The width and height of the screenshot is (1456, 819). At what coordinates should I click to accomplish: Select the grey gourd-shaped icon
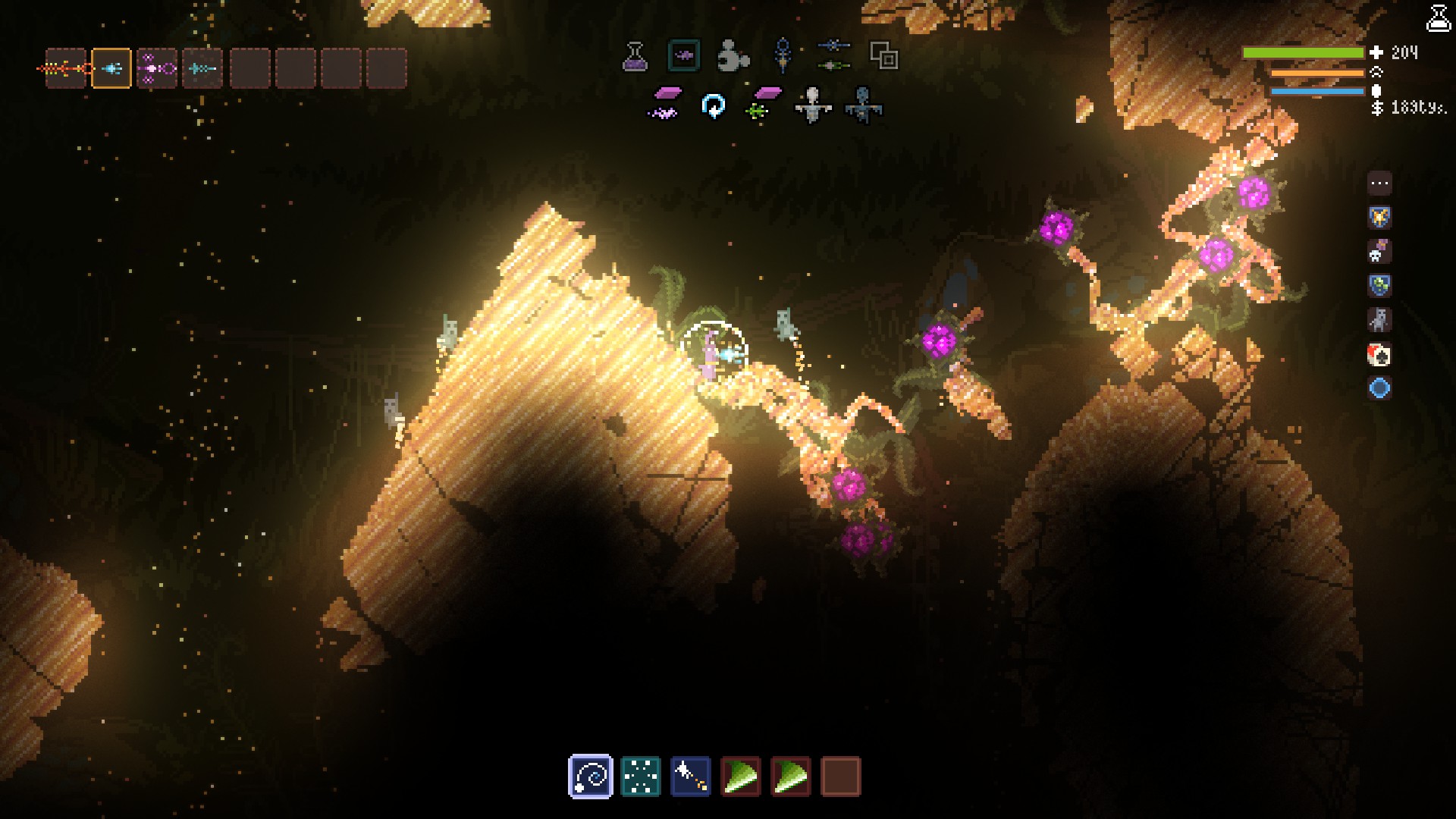coord(733,56)
